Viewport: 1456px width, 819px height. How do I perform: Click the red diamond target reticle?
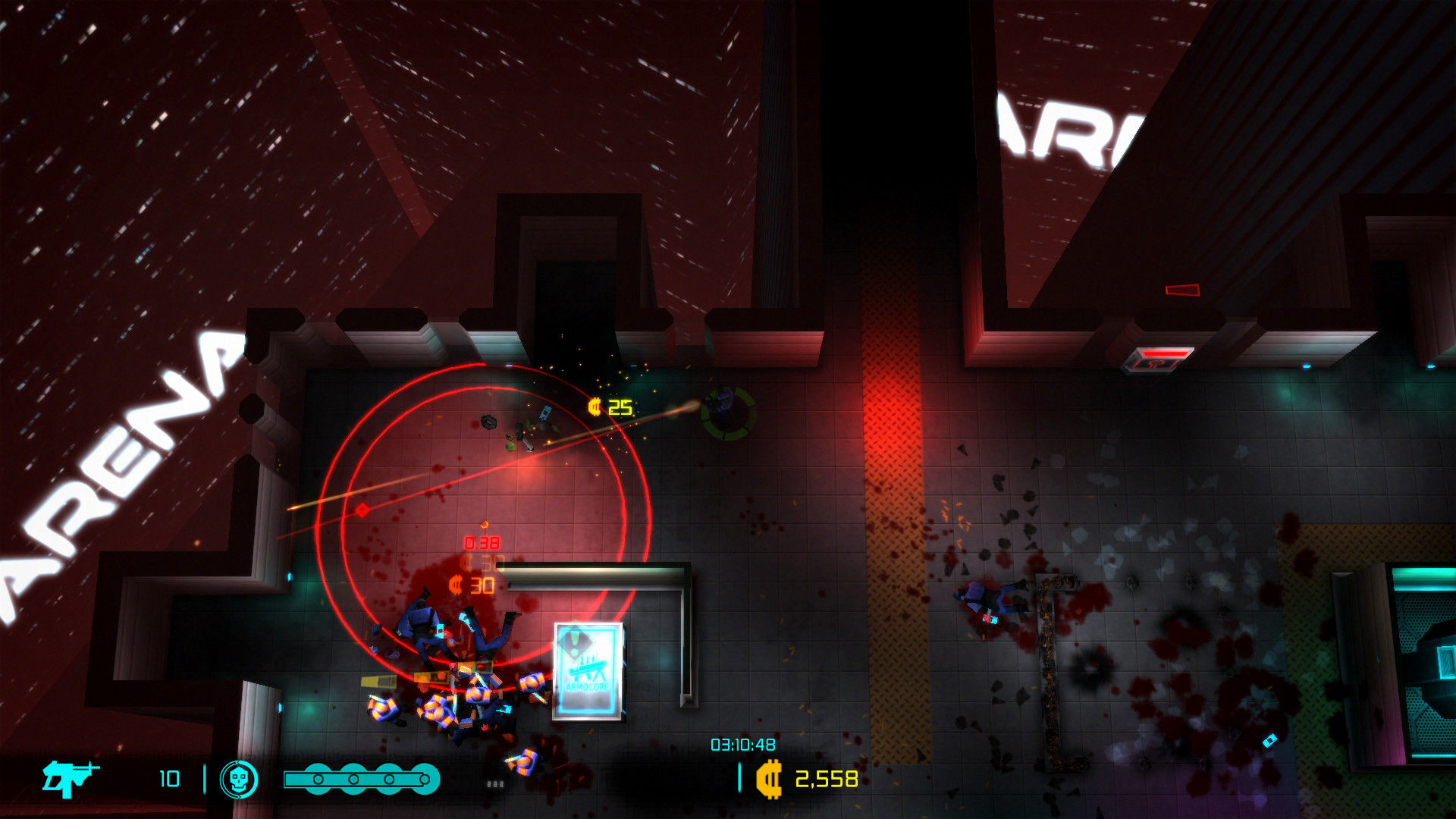pyautogui.click(x=362, y=510)
